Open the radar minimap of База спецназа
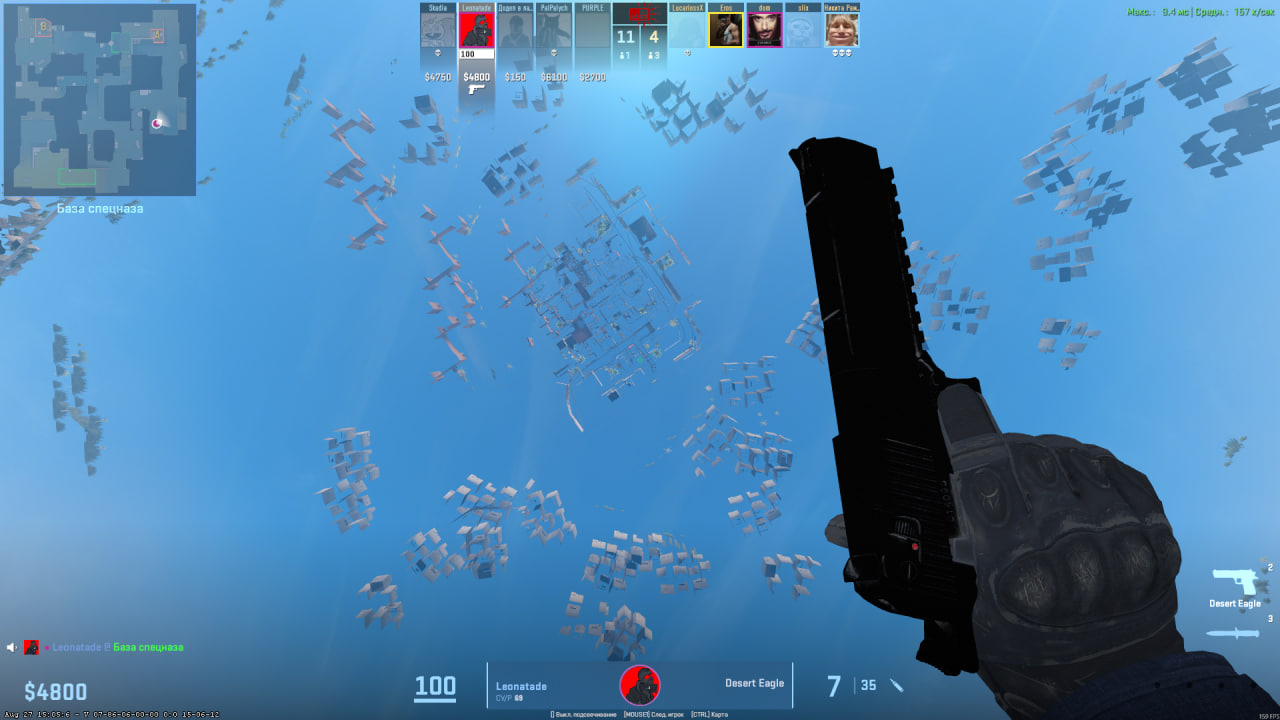 point(100,100)
